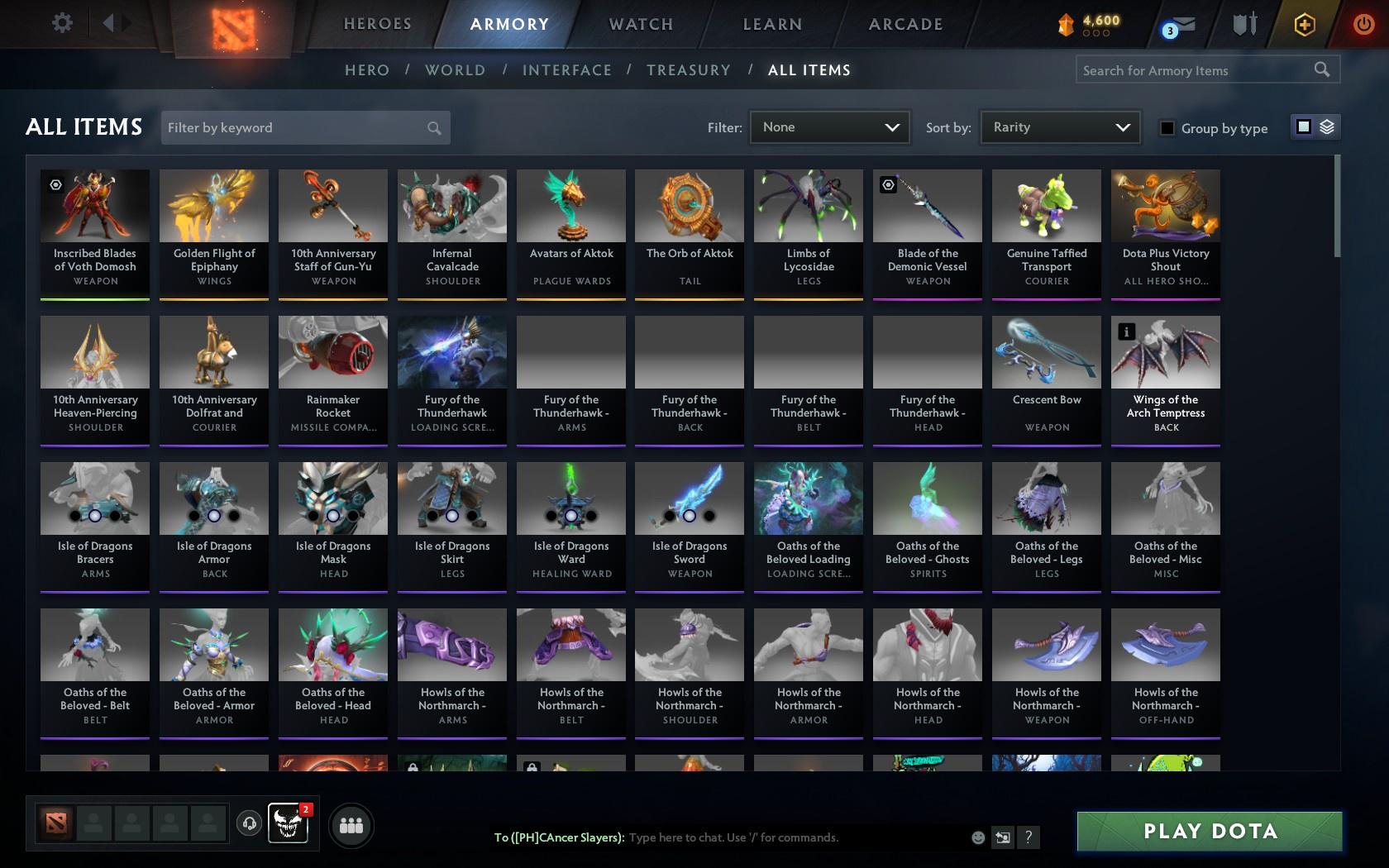The image size is (1389, 868).
Task: Click the power button to quit Dota
Action: (x=1364, y=25)
